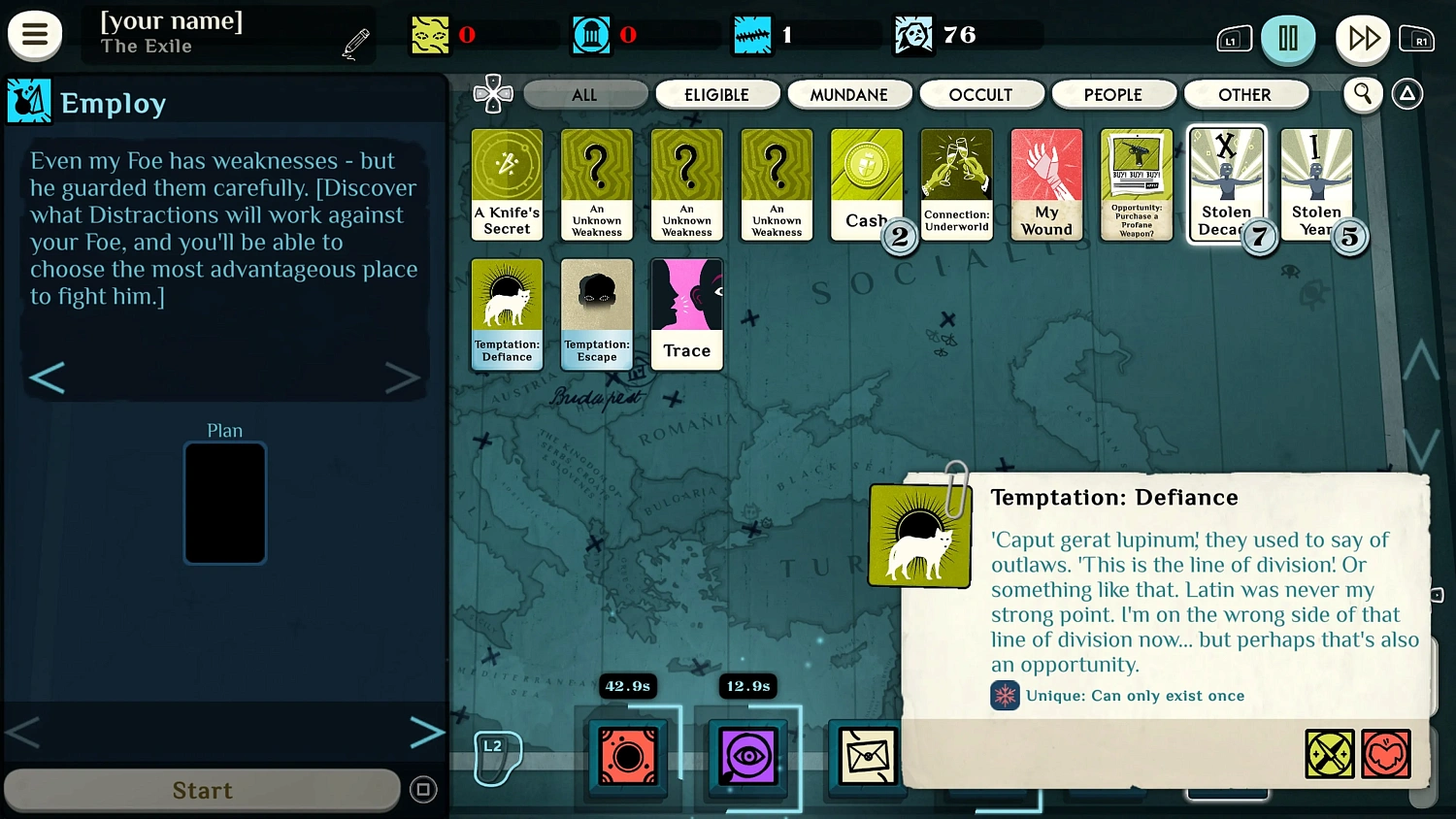Click the Heart aspect icon on the card popup

[x=1387, y=754]
